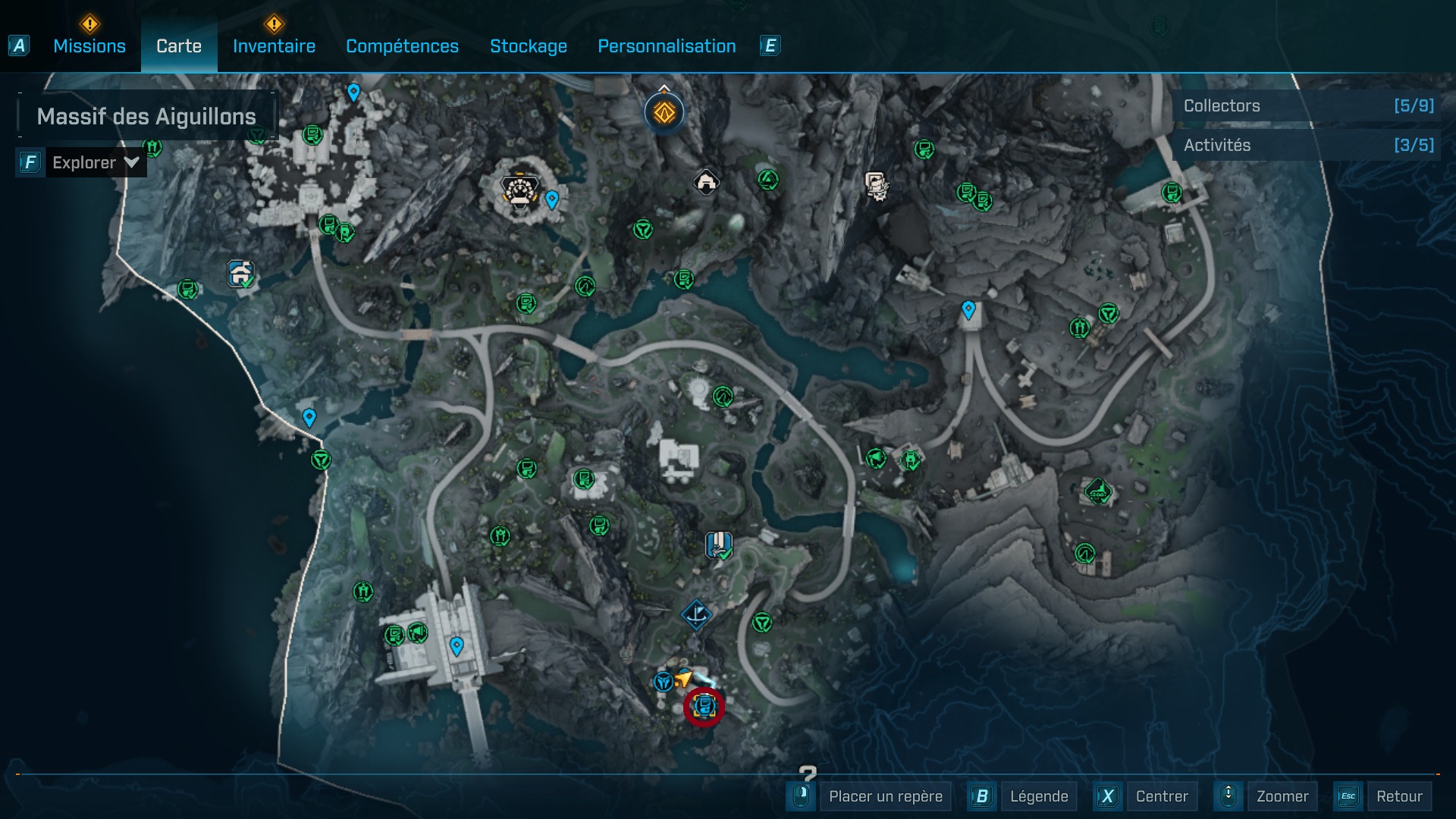Select the boss fortress emblem in the upper left
Image resolution: width=1456 pixels, height=819 pixels.
click(x=518, y=191)
